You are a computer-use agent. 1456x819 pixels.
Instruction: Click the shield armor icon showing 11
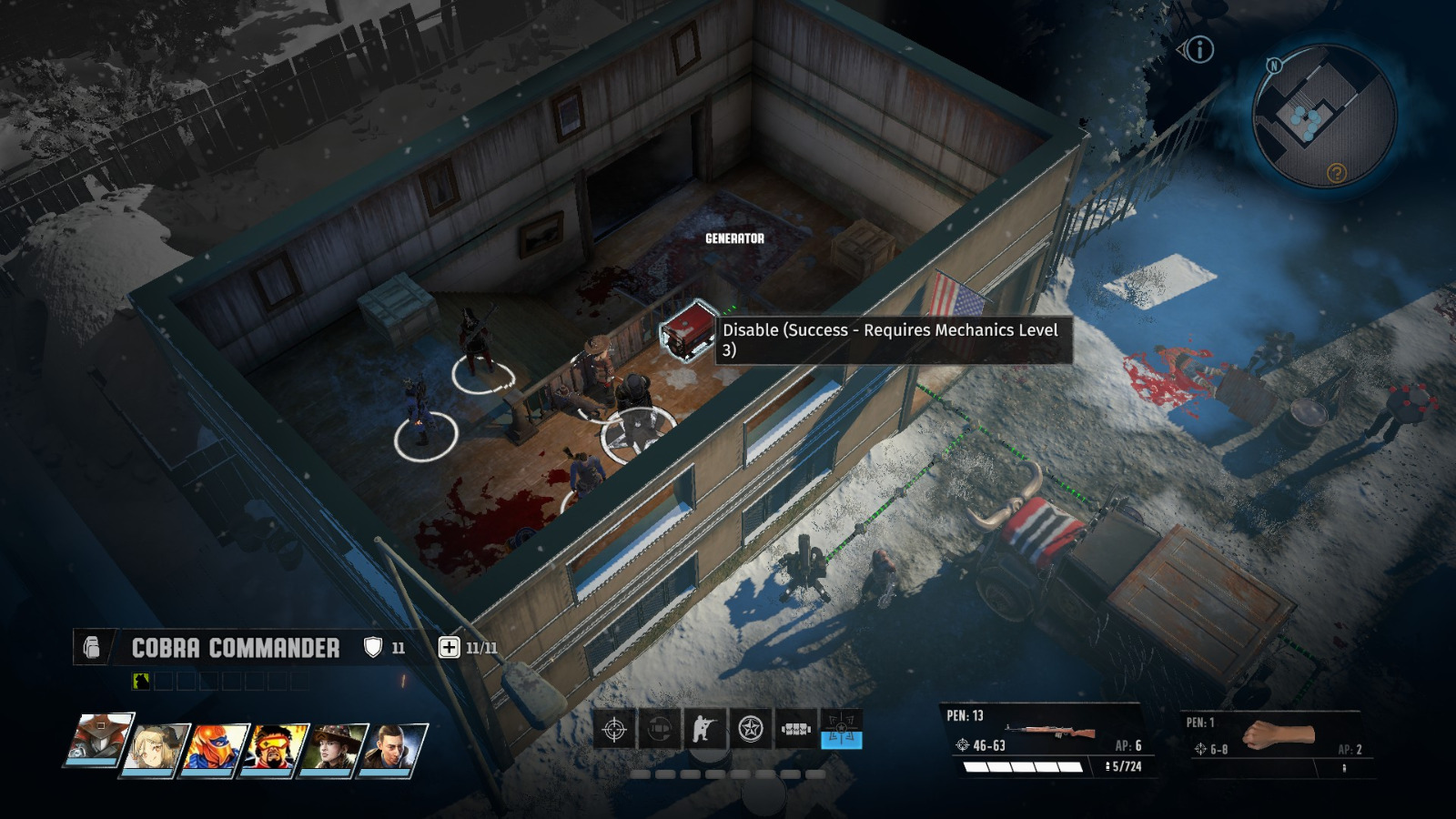click(x=373, y=645)
